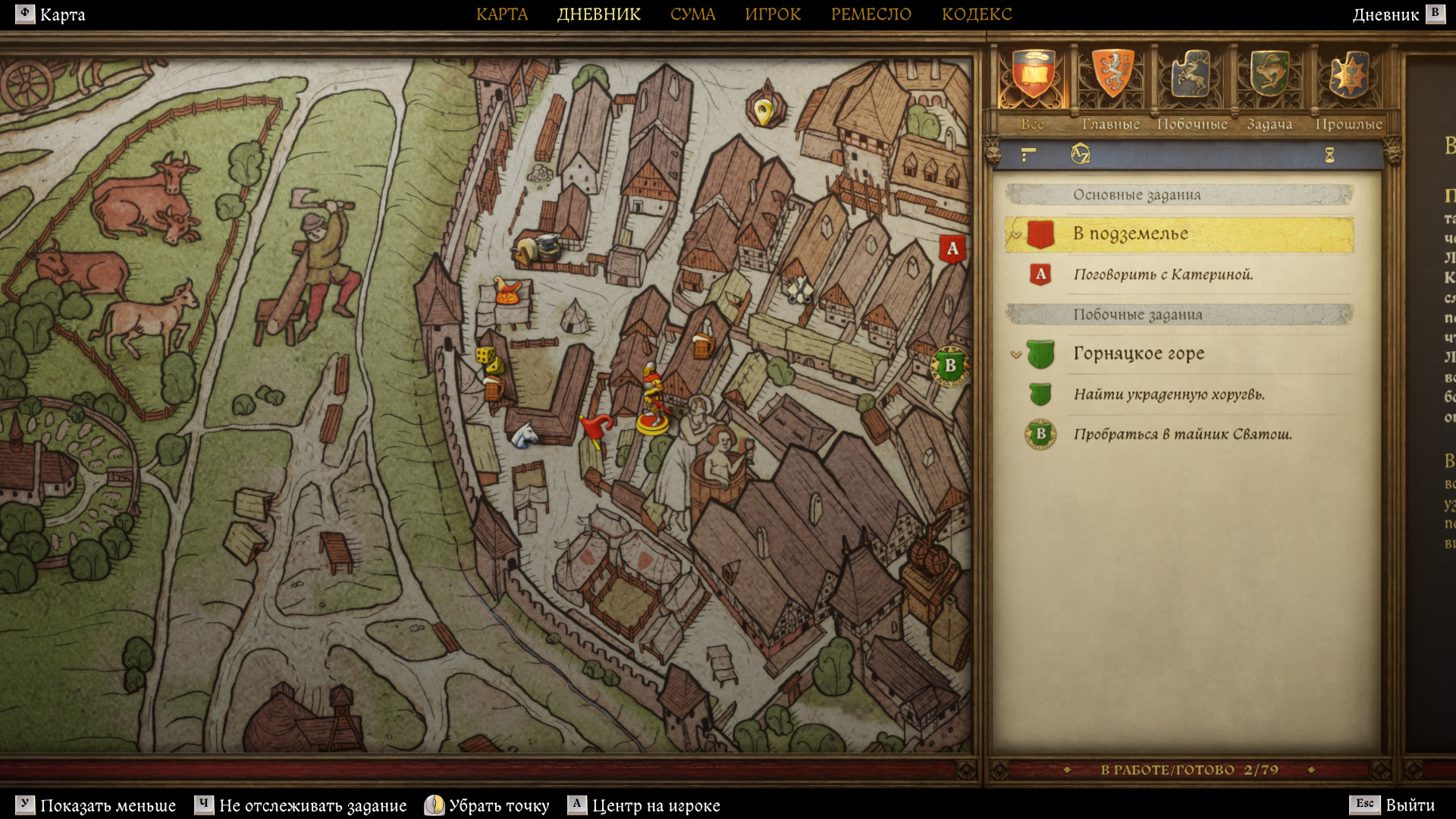Filter quests by Главные main category

click(x=1111, y=76)
